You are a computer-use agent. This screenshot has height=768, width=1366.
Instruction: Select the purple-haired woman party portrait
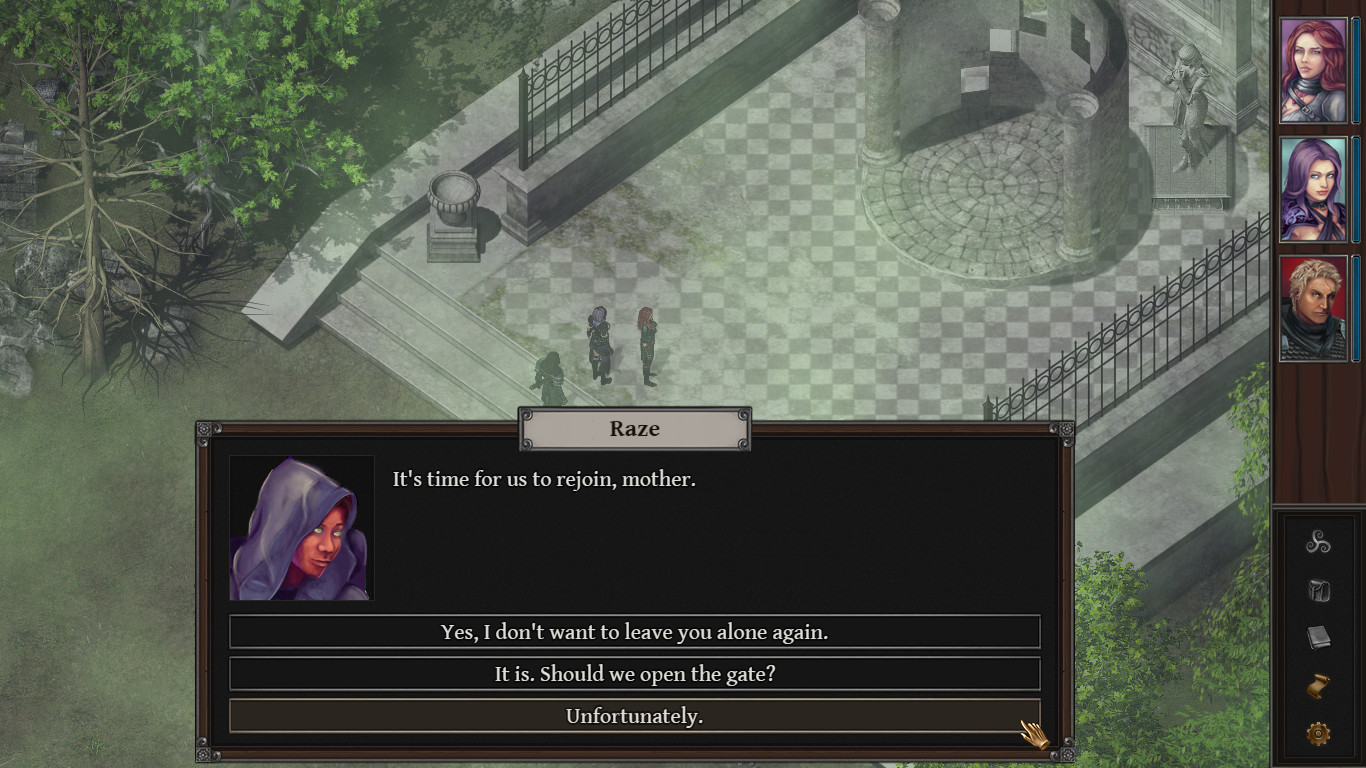[x=1314, y=190]
